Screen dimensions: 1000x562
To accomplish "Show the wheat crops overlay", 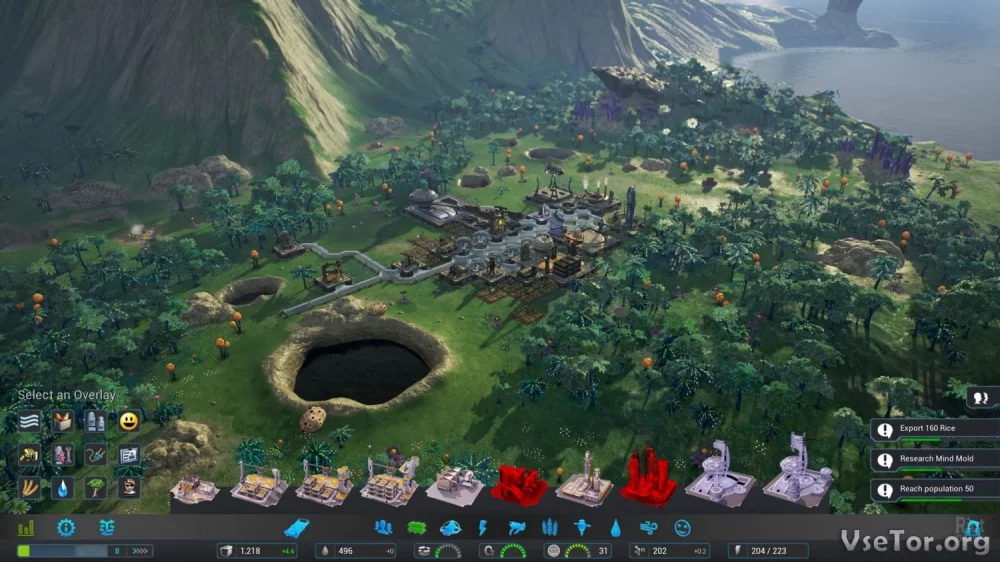I will (x=29, y=488).
